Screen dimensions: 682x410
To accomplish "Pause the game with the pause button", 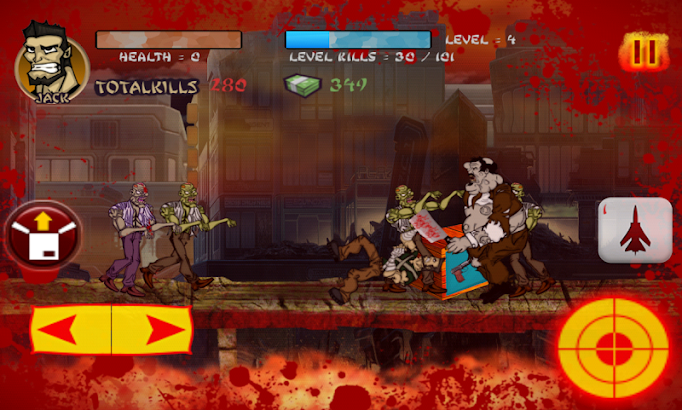I will point(642,53).
